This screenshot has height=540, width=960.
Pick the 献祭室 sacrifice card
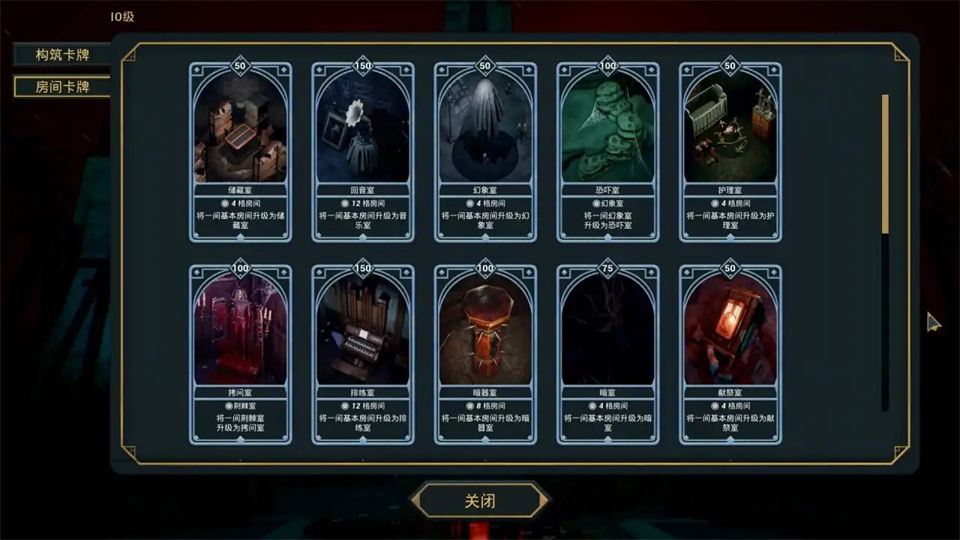tap(730, 354)
